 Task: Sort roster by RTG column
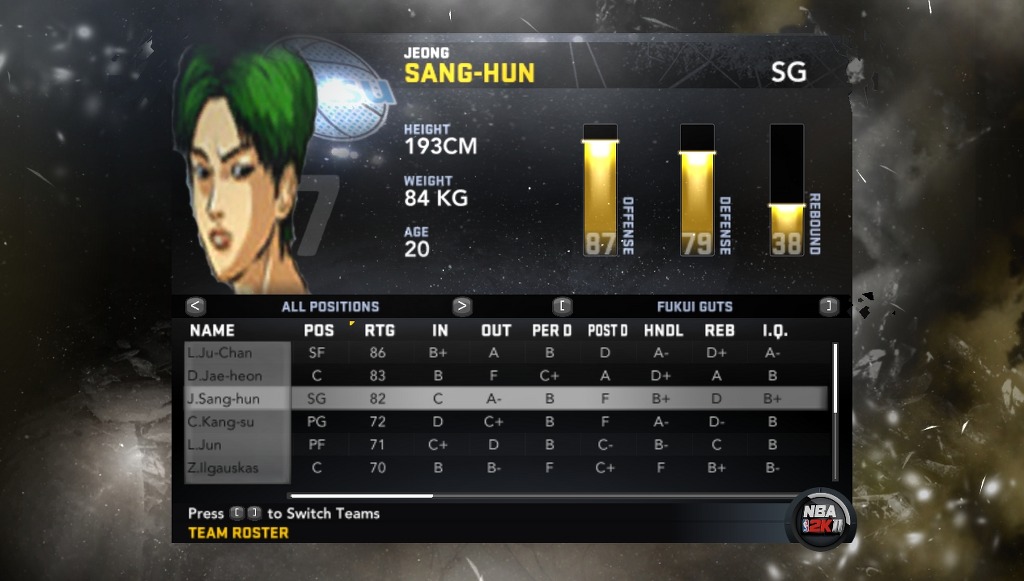coord(379,330)
